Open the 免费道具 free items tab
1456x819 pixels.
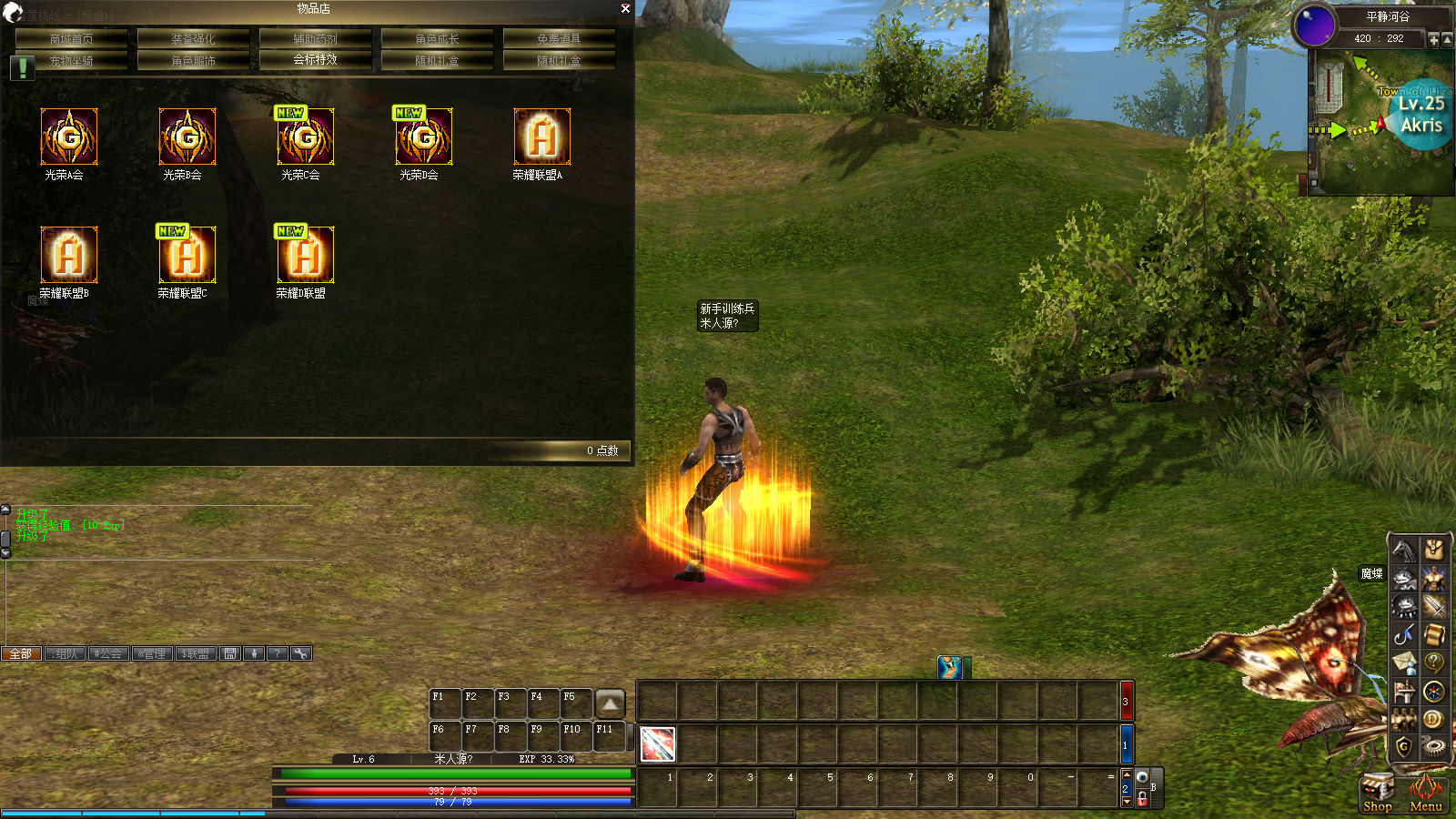pyautogui.click(x=559, y=39)
